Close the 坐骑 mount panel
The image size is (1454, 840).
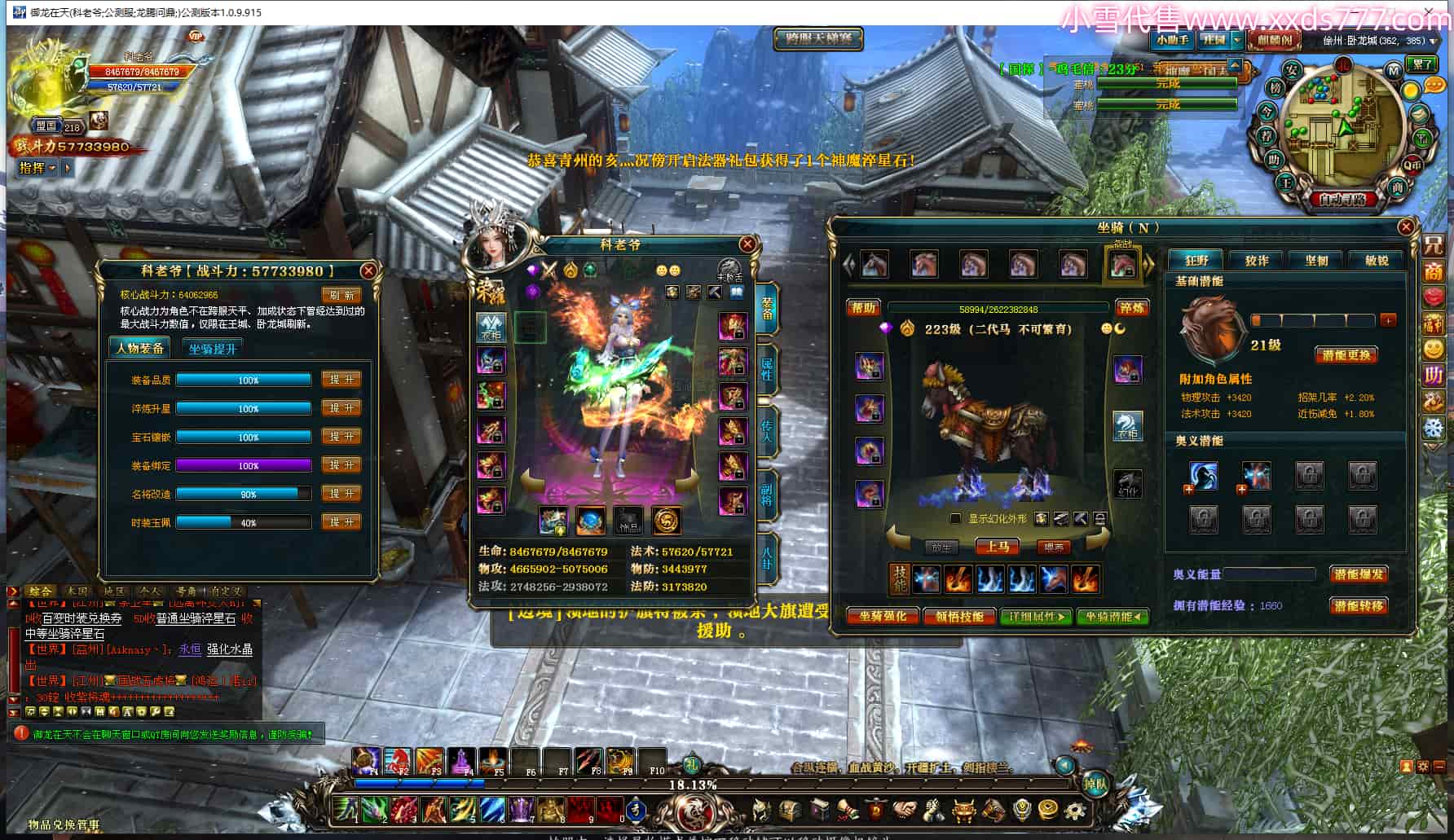click(1406, 227)
